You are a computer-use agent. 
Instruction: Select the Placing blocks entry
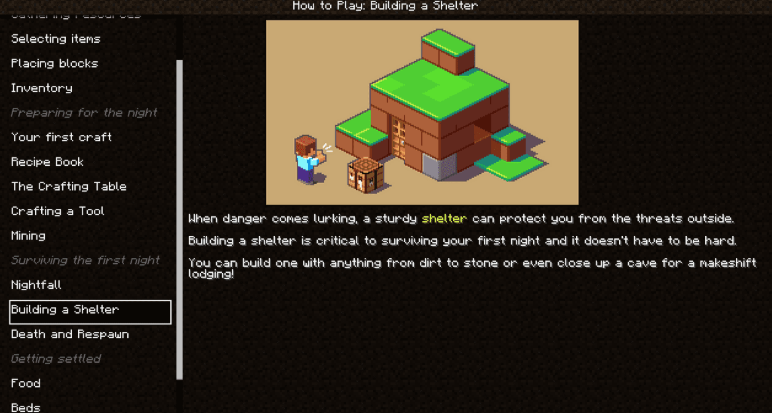(55, 63)
